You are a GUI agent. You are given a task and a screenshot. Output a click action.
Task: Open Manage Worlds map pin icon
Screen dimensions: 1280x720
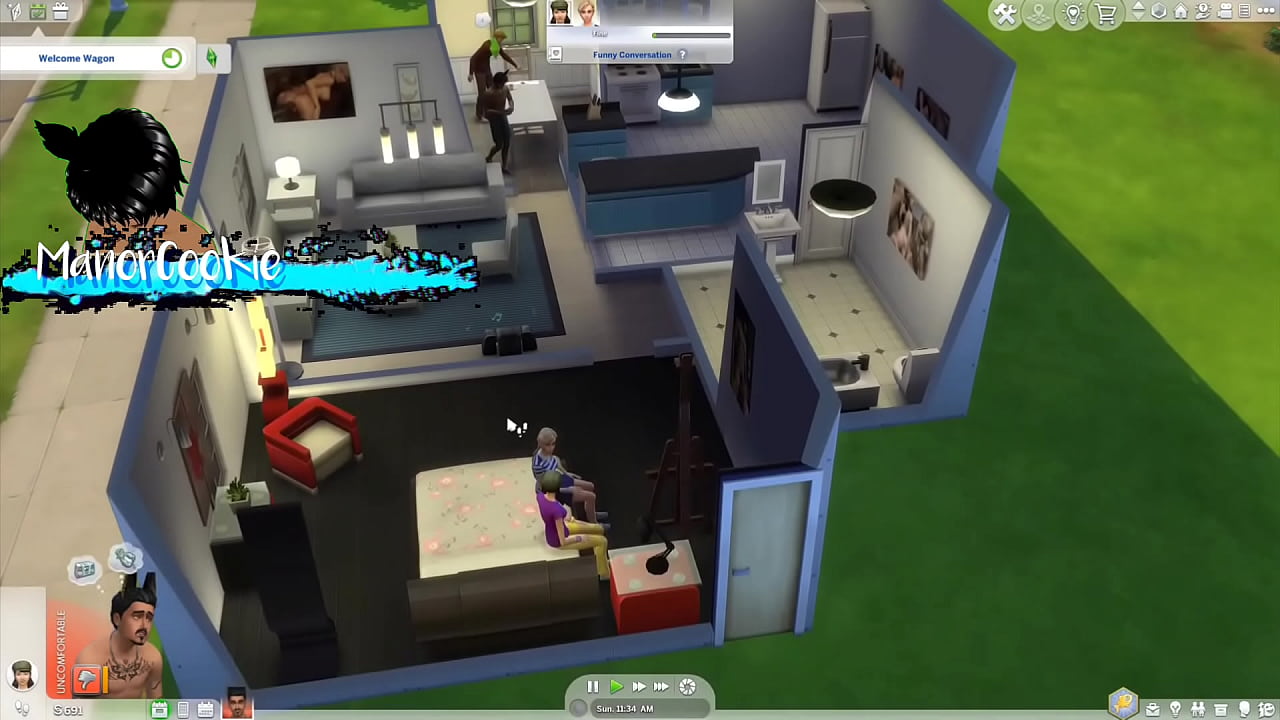pyautogui.click(x=1040, y=12)
